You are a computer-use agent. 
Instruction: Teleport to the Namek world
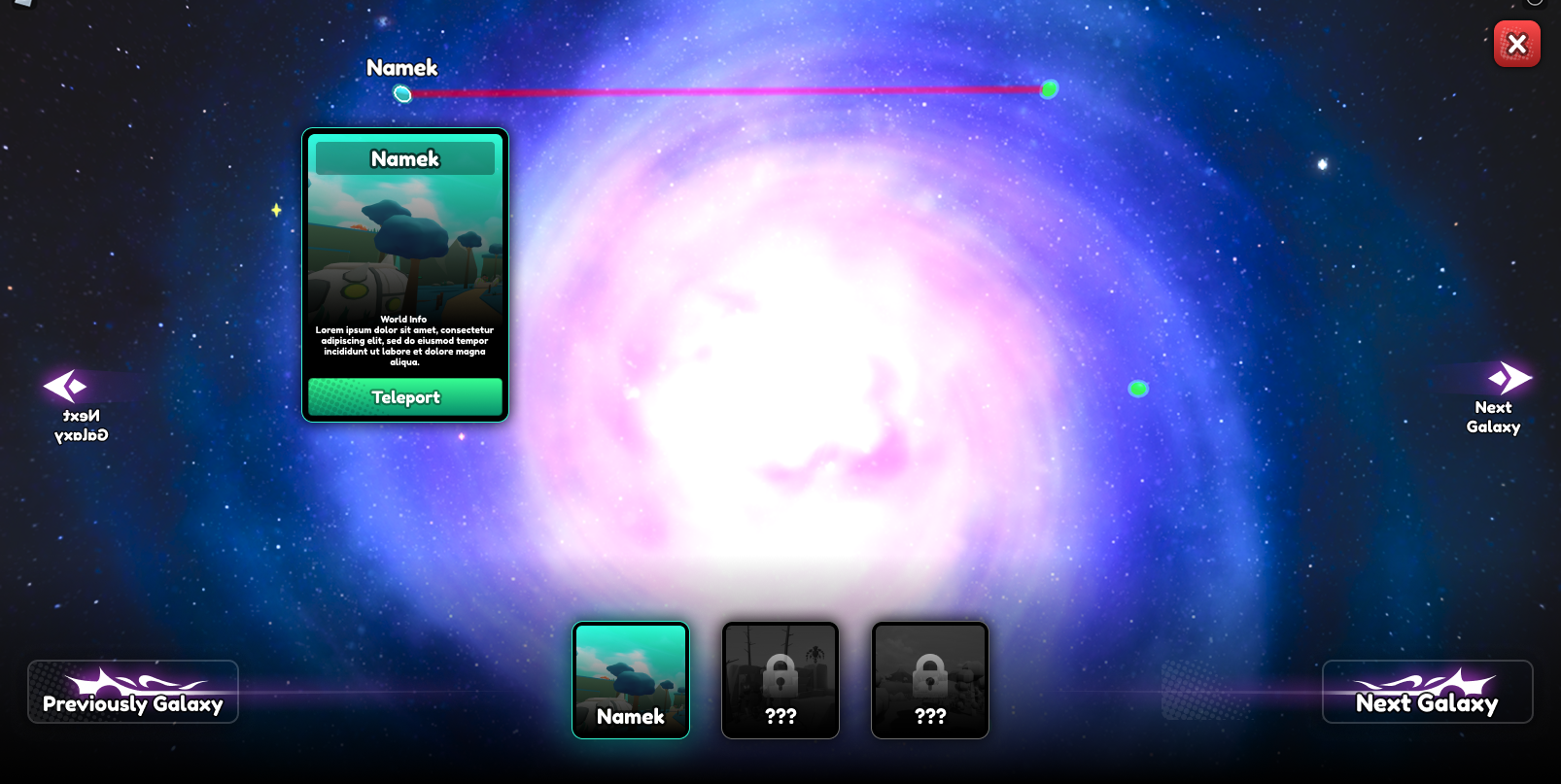(405, 397)
